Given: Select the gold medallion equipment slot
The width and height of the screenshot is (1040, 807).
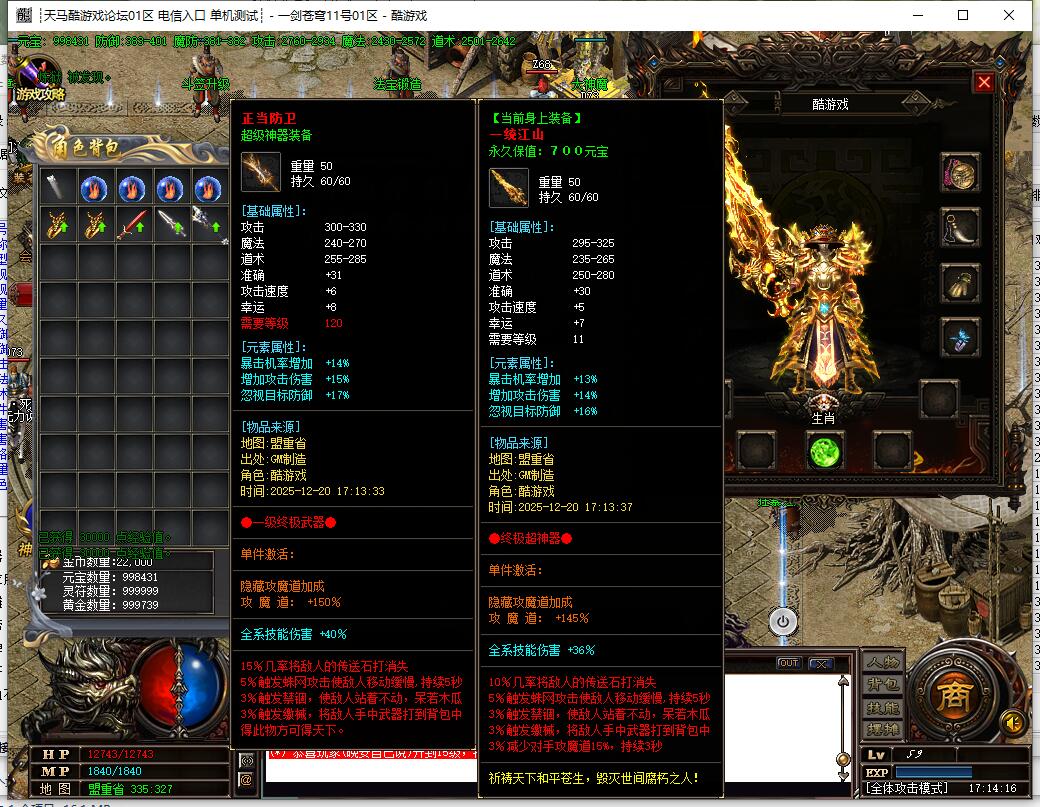Looking at the screenshot, I should point(961,173).
